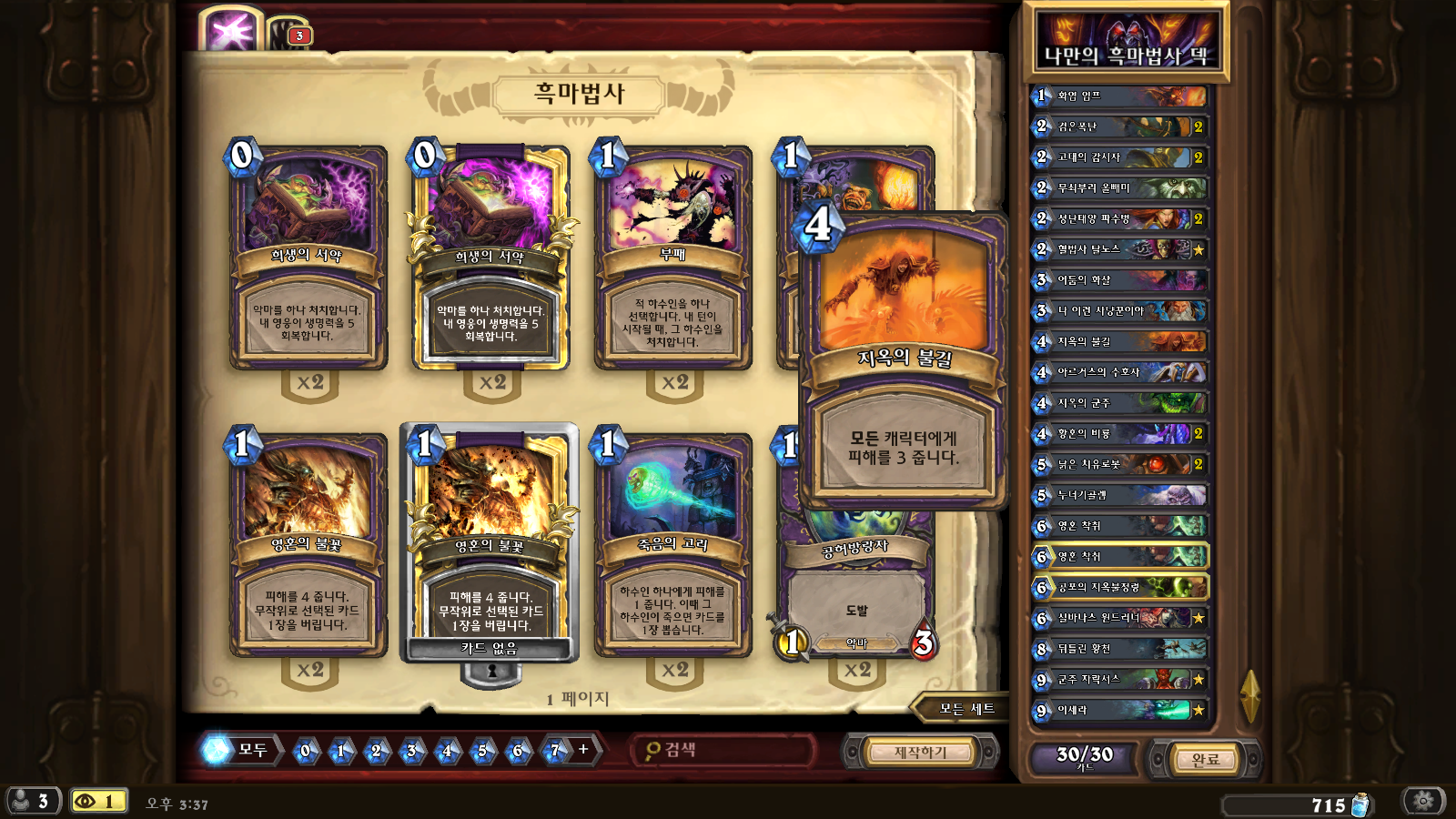The height and width of the screenshot is (819, 1456).
Task: Open the 모든 세트 set filter
Action: pyautogui.click(x=966, y=709)
